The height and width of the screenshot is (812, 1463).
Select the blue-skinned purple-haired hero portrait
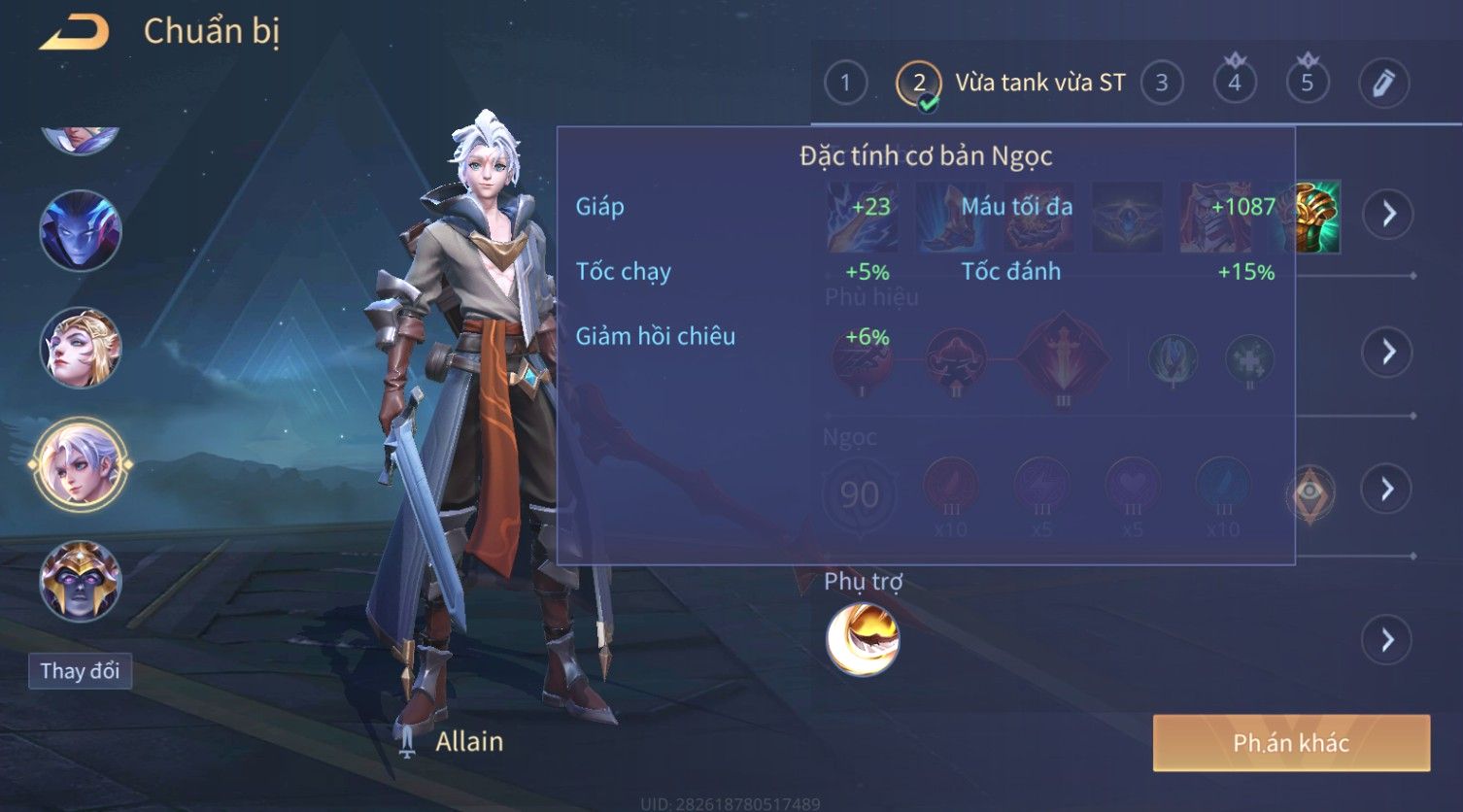(80, 231)
